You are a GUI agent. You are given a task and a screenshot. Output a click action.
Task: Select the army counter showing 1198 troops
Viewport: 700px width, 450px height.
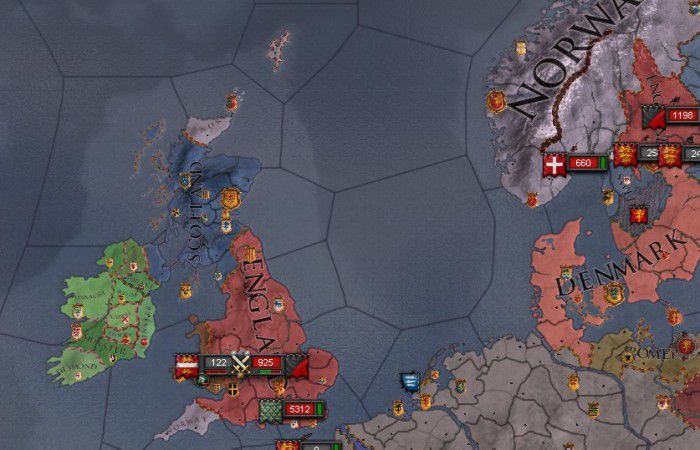tap(682, 116)
